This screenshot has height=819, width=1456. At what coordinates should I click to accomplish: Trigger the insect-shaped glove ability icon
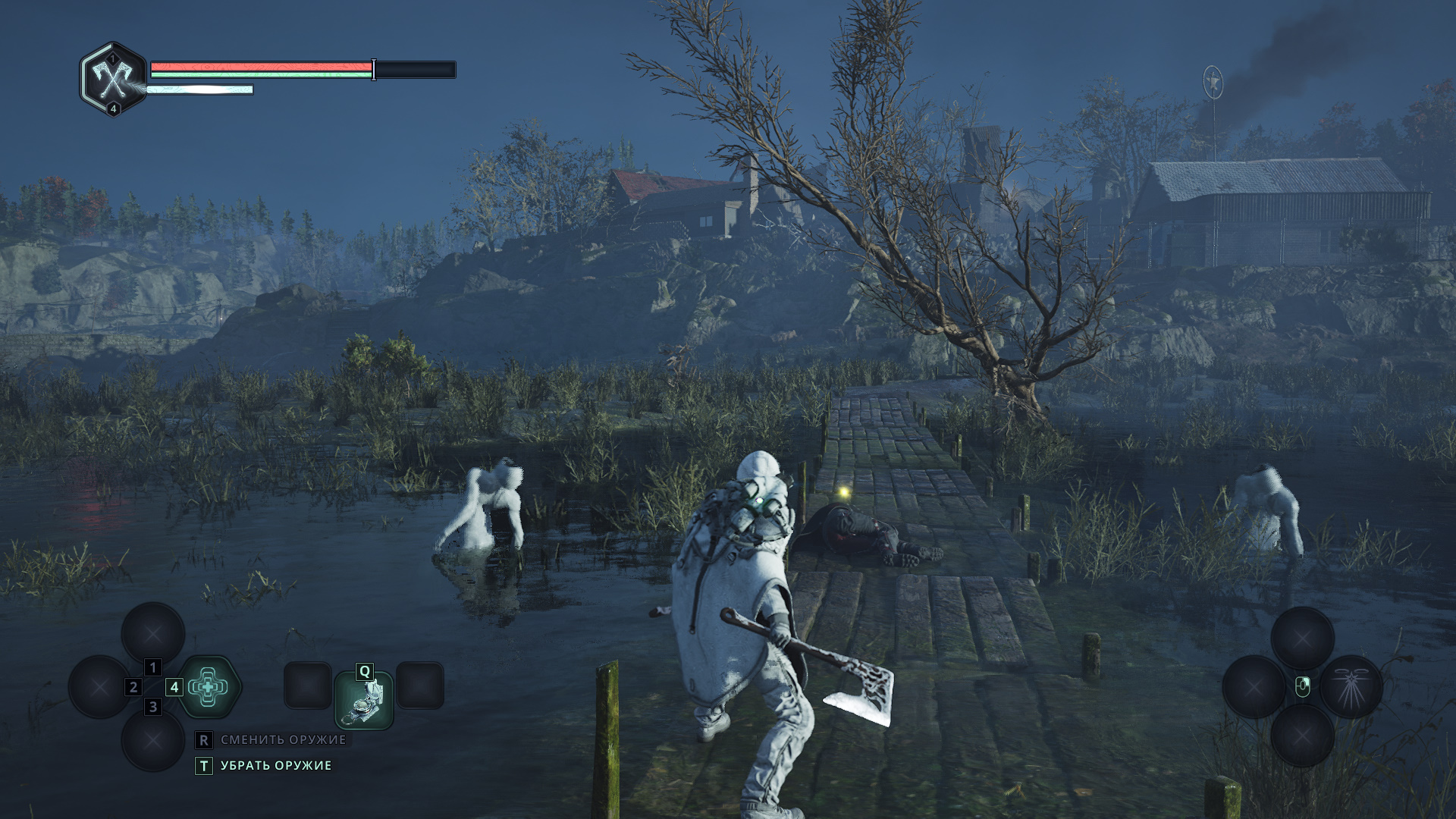[x=1351, y=687]
